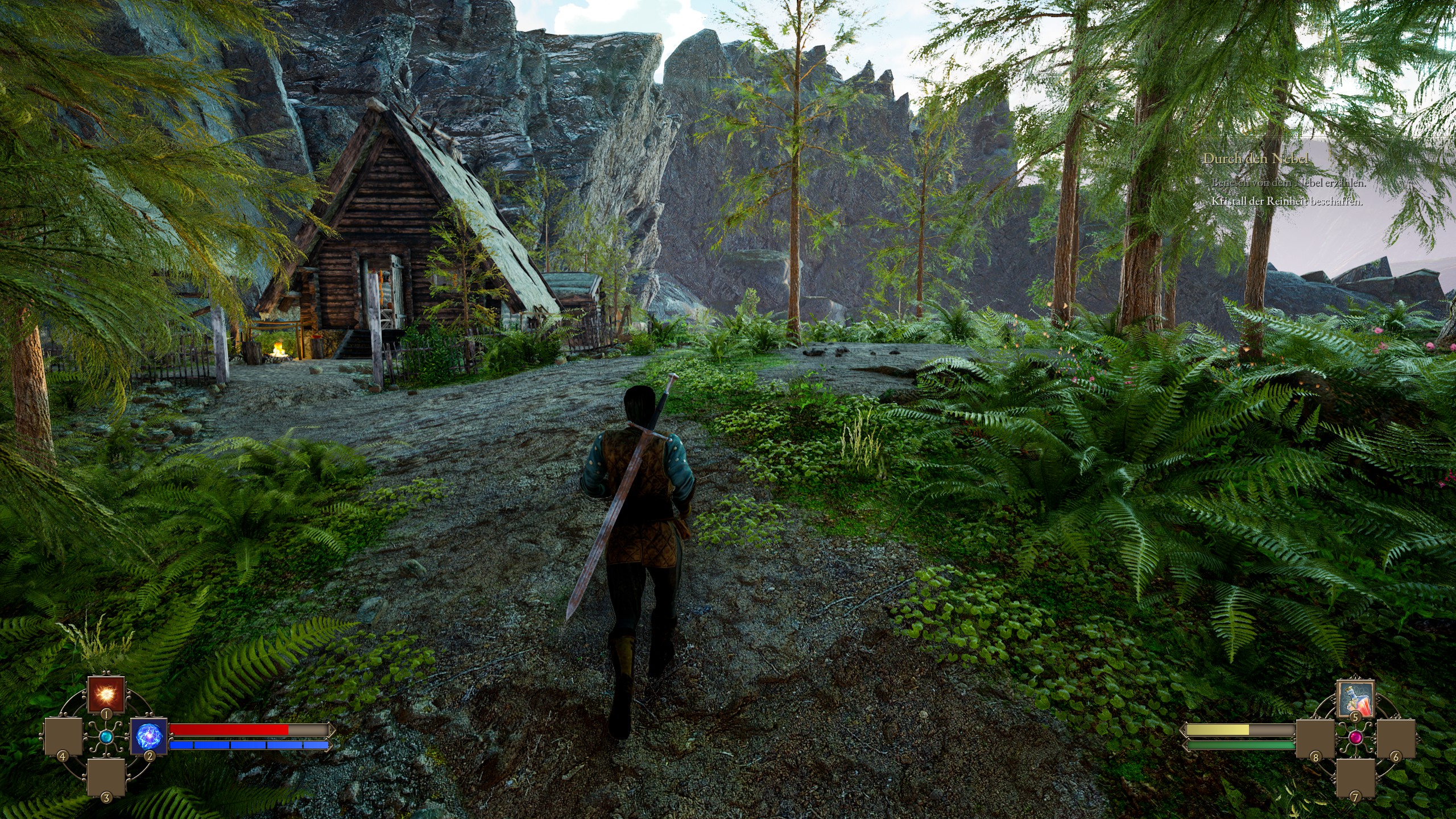Screen dimensions: 1456x819
Task: Click the magenta gem in the item wheel
Action: pos(1355,738)
